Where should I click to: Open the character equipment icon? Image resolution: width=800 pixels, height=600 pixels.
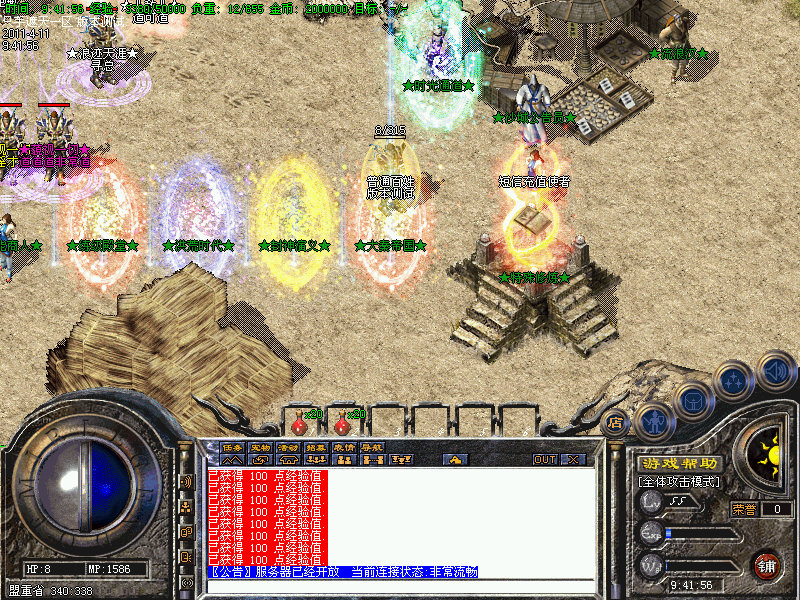[x=653, y=420]
